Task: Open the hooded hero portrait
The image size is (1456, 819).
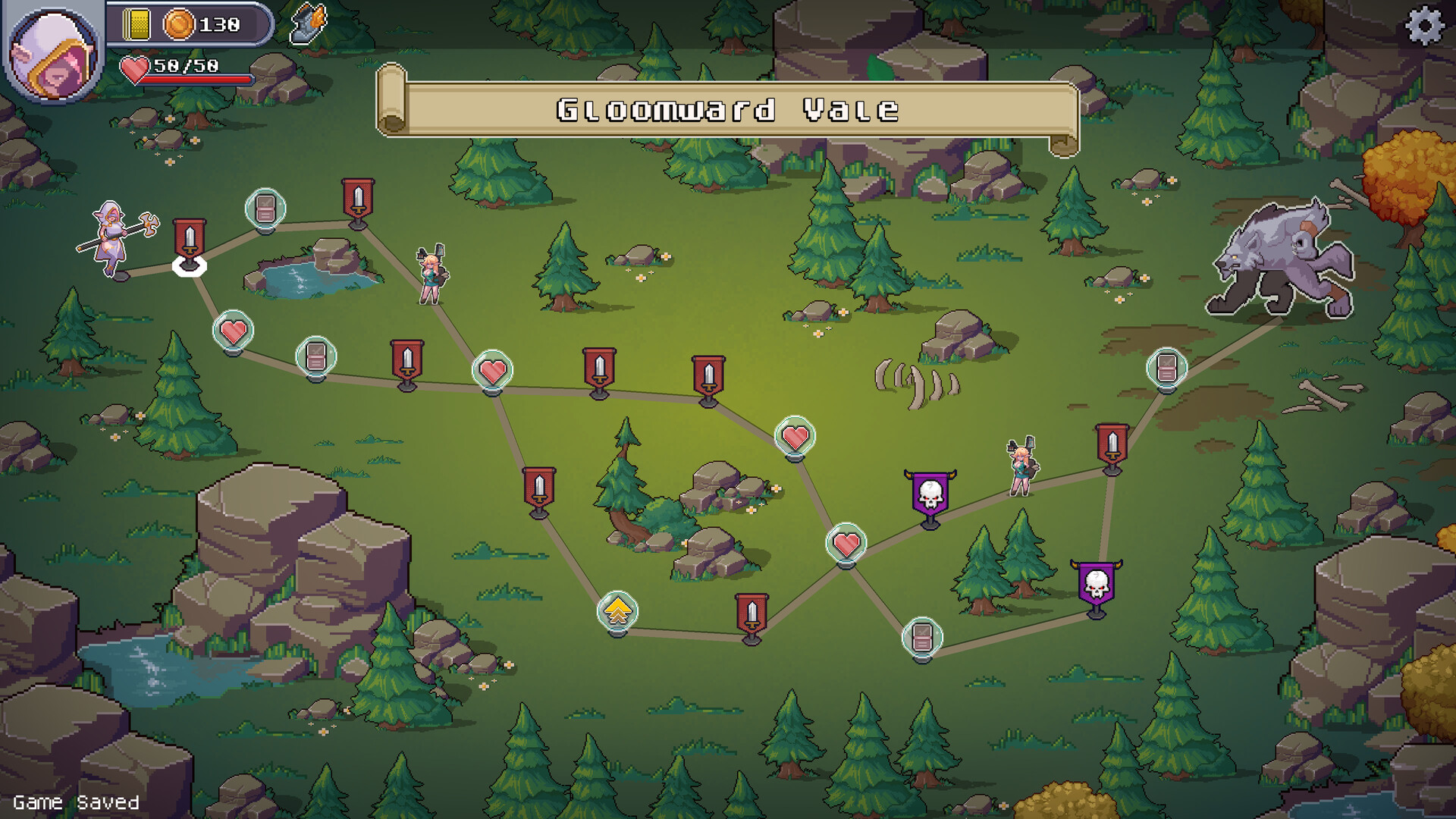Action: [54, 55]
